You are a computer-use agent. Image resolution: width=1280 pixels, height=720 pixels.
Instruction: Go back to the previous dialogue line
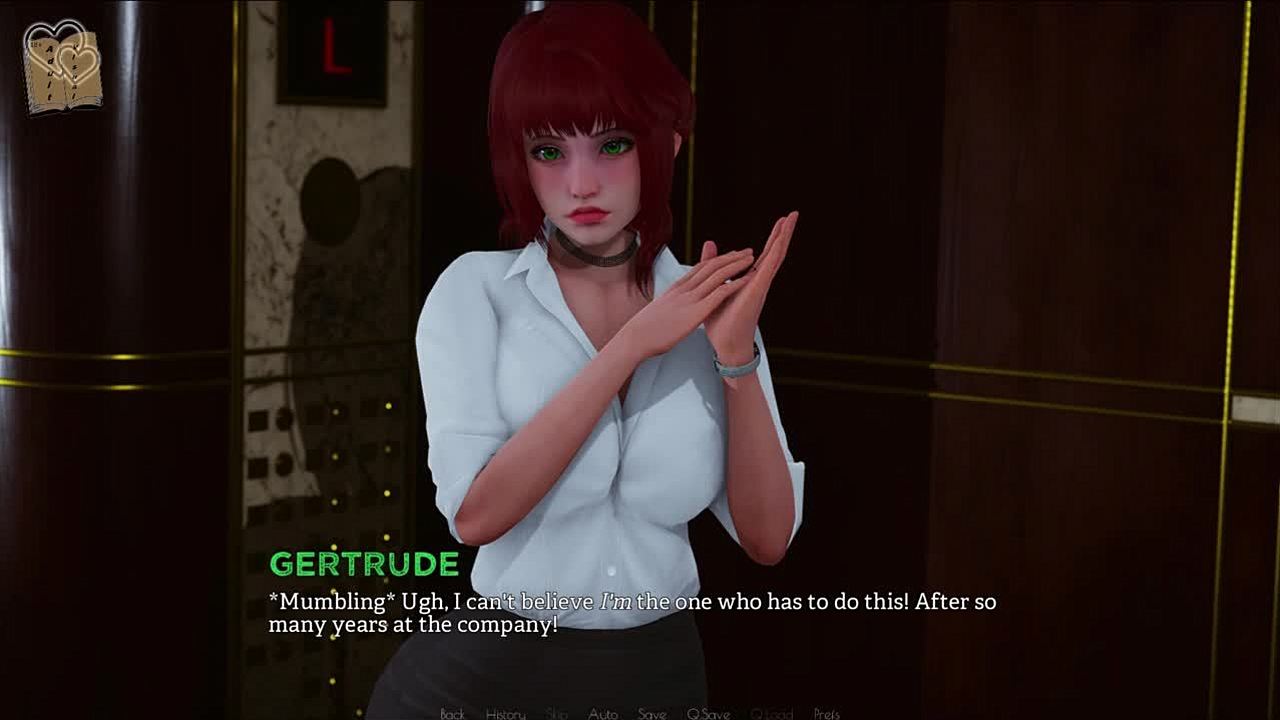(452, 713)
